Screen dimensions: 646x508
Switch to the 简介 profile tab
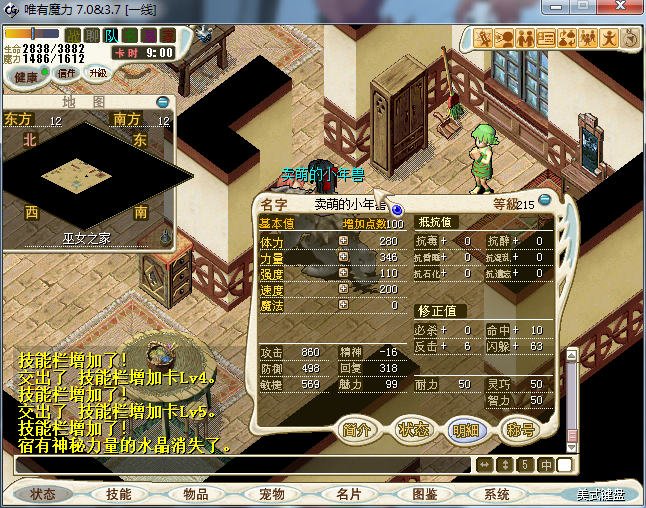pyautogui.click(x=357, y=429)
